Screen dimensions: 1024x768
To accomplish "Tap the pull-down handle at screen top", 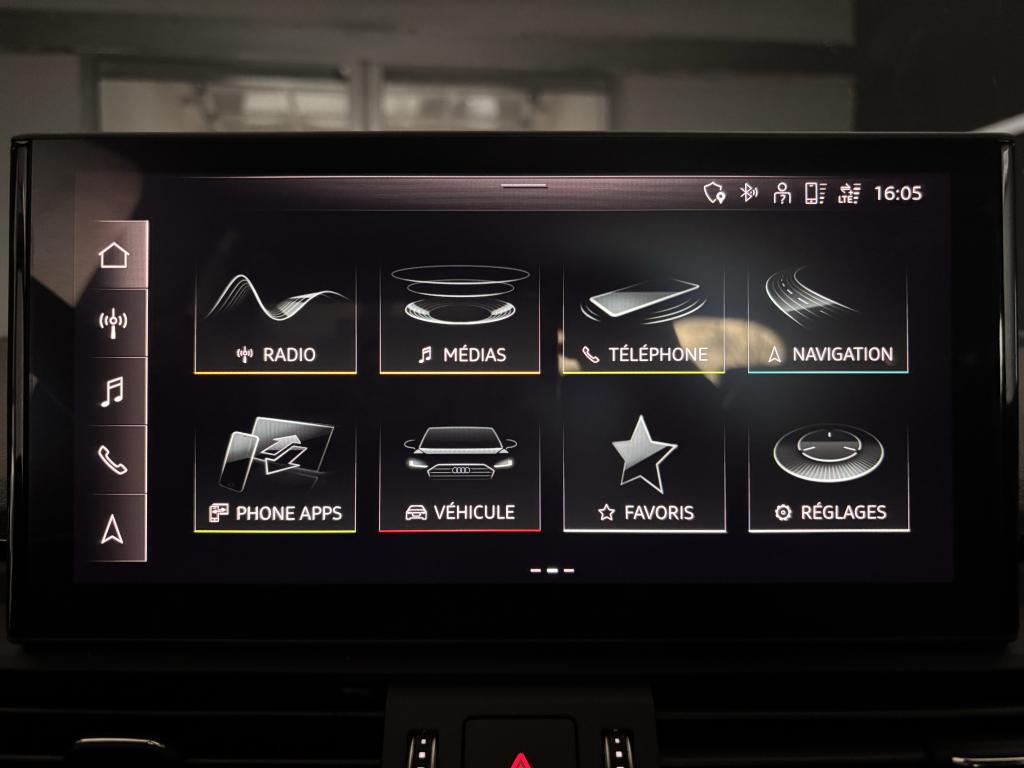I will (x=524, y=185).
